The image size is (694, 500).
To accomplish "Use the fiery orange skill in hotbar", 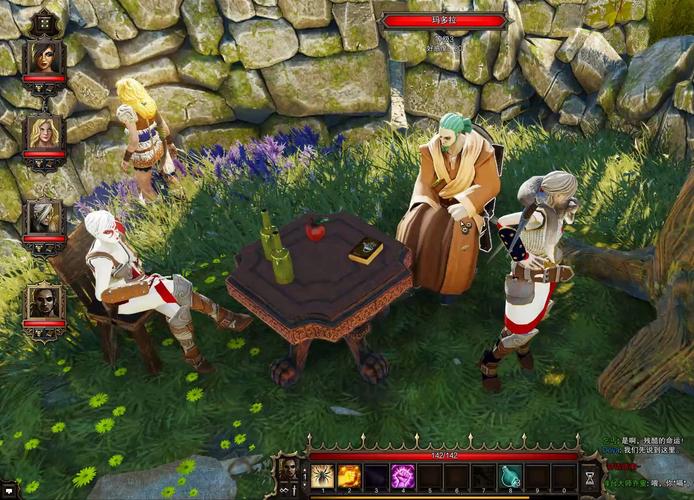I will coord(350,476).
